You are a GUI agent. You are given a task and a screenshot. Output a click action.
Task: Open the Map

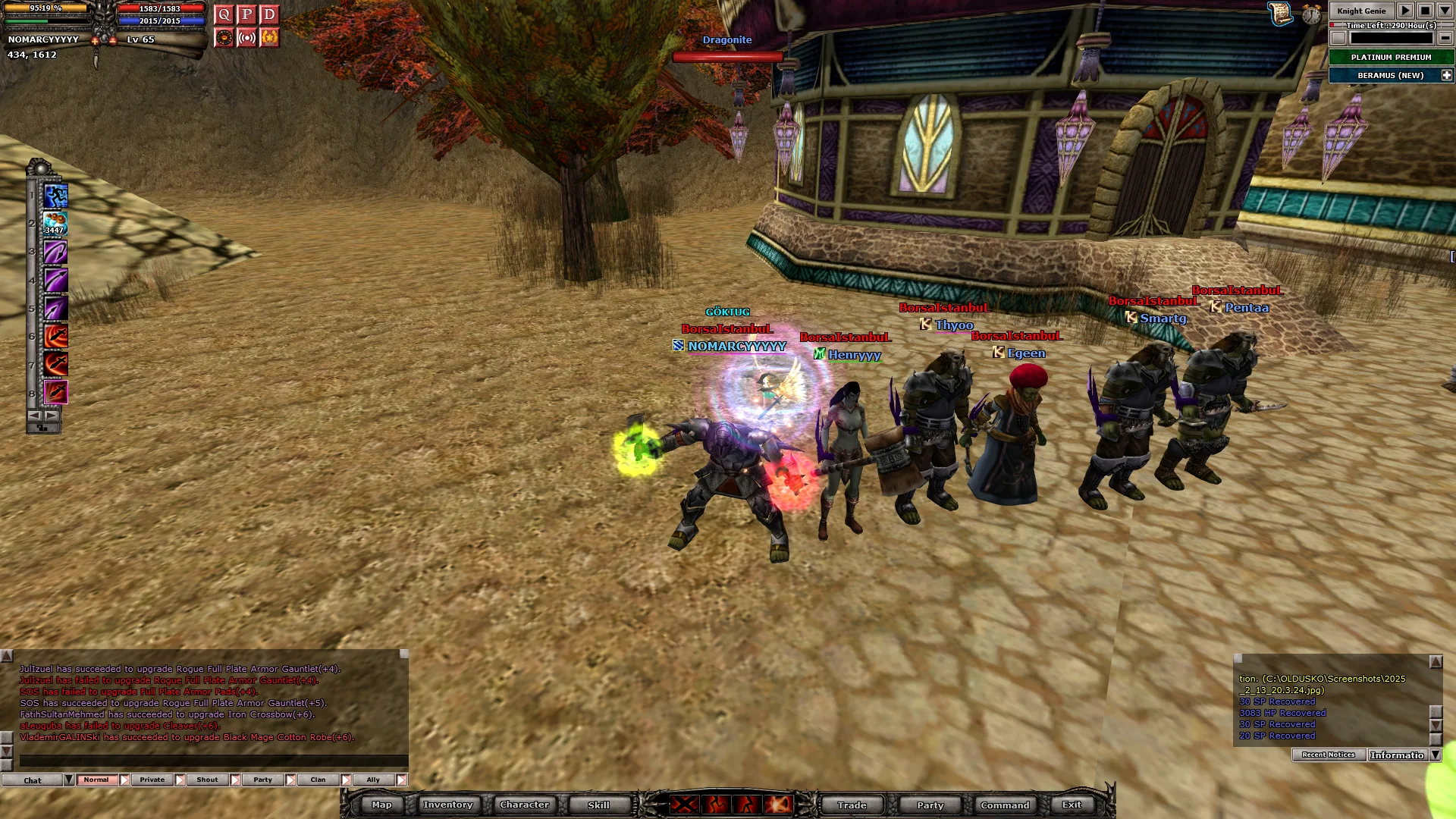click(x=381, y=805)
